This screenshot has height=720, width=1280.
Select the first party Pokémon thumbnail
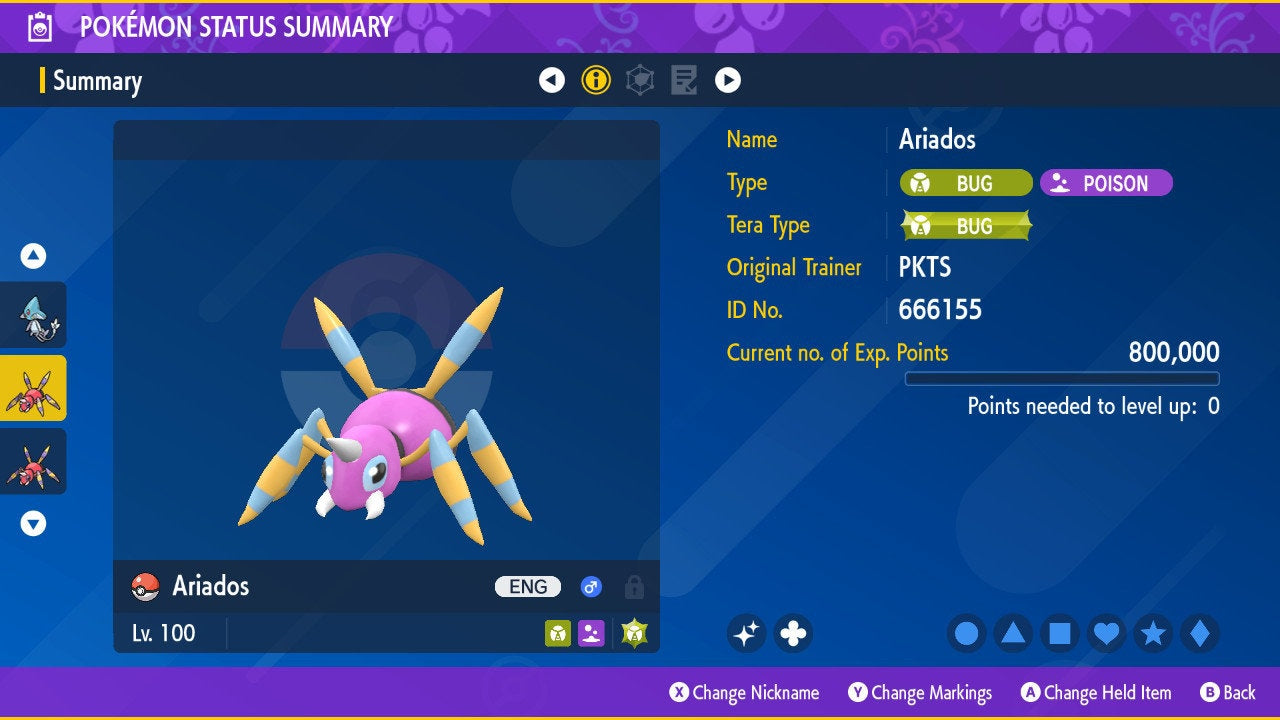(34, 315)
